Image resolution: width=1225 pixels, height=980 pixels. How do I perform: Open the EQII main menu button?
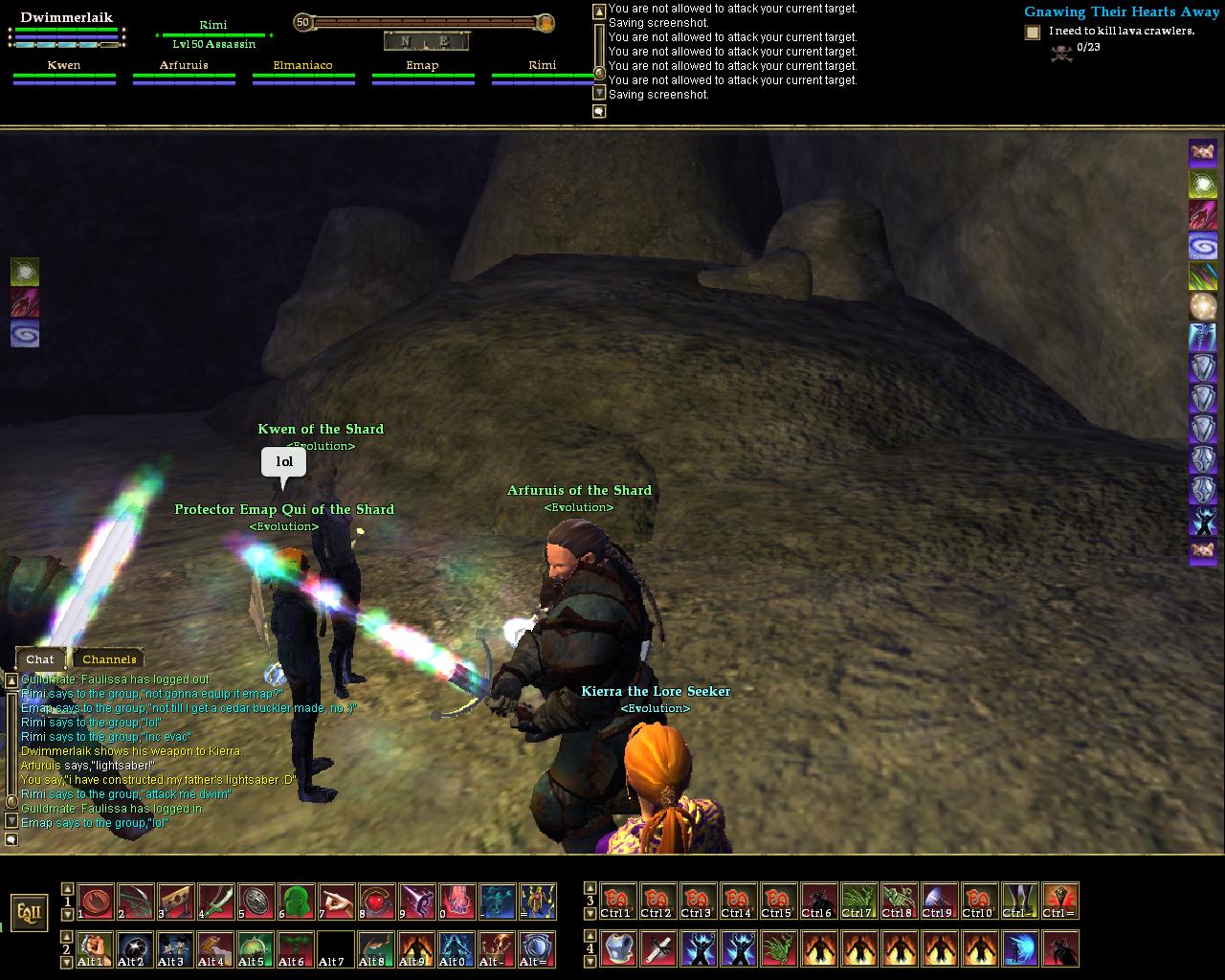pyautogui.click(x=30, y=912)
